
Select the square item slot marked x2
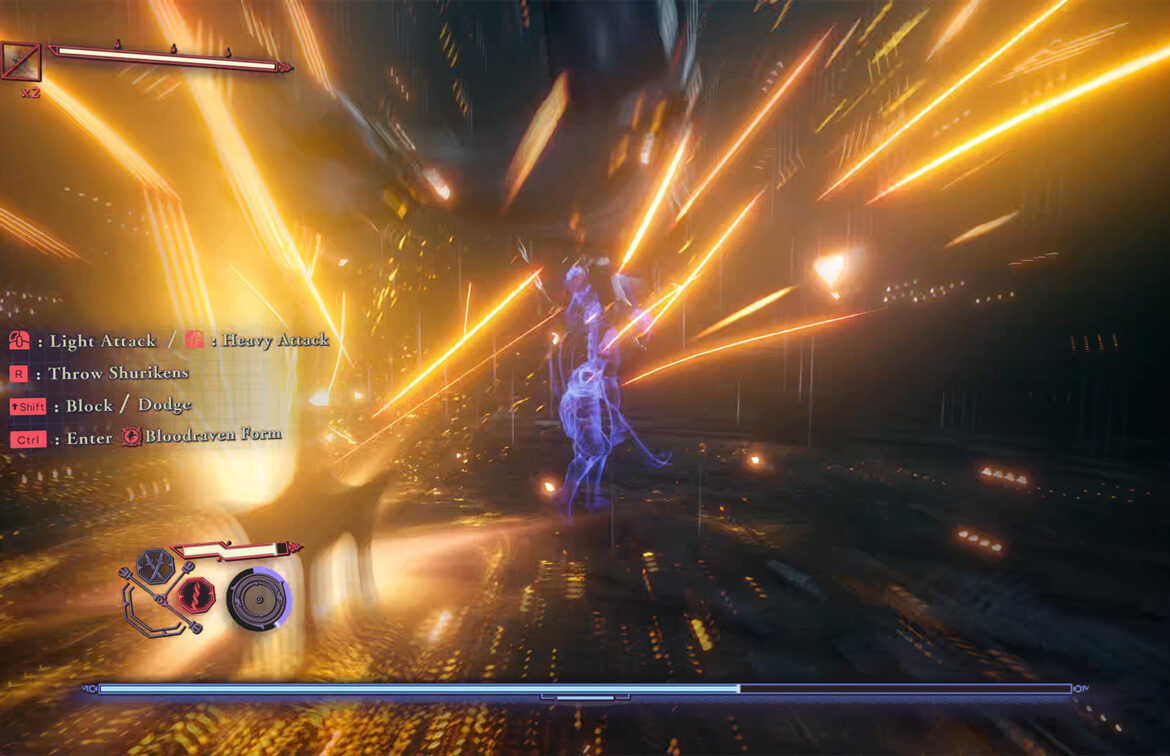[x=21, y=62]
